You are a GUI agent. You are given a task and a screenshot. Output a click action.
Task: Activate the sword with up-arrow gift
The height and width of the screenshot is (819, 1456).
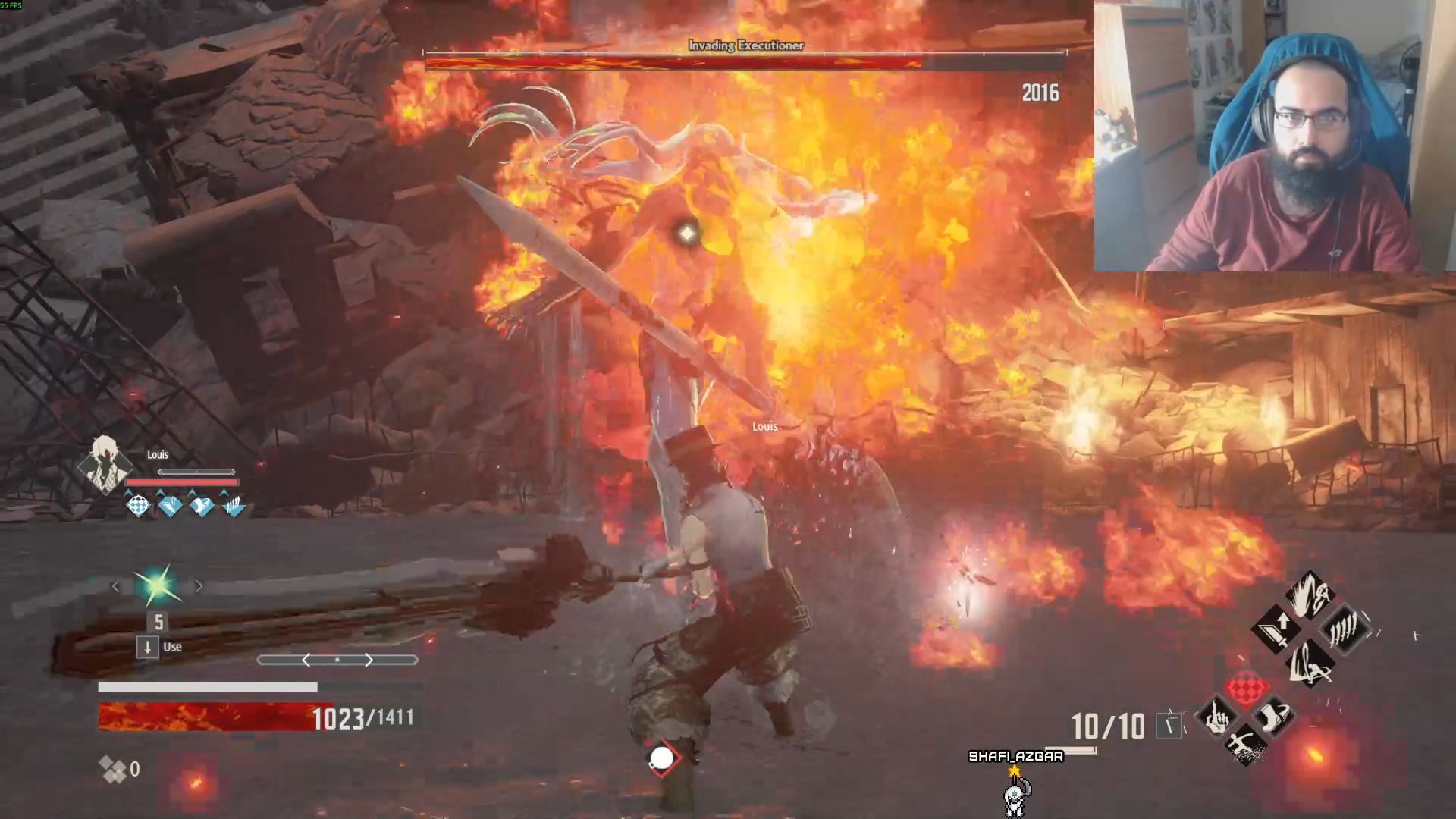tap(1276, 629)
